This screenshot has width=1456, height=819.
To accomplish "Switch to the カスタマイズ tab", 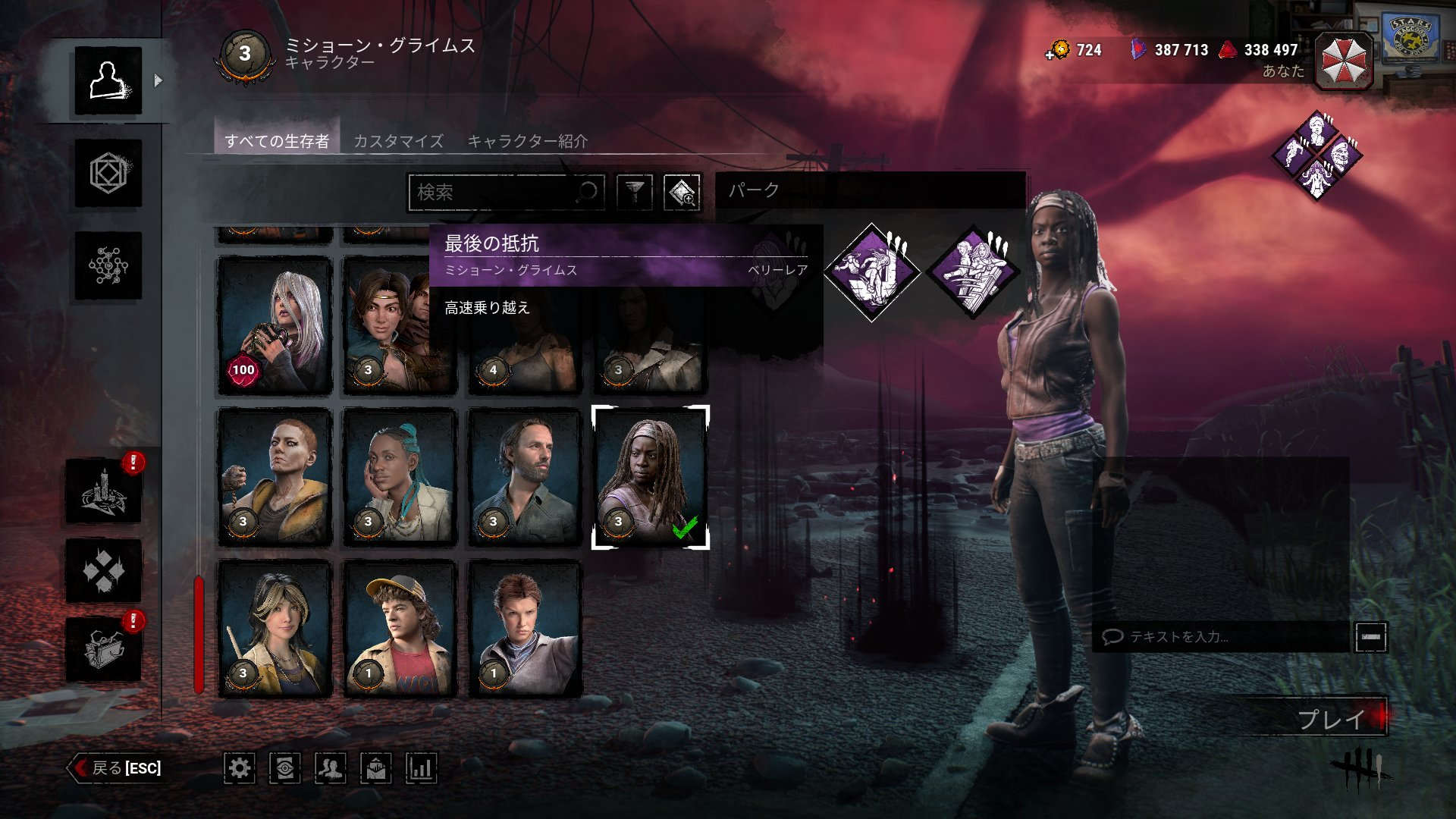I will point(398,141).
